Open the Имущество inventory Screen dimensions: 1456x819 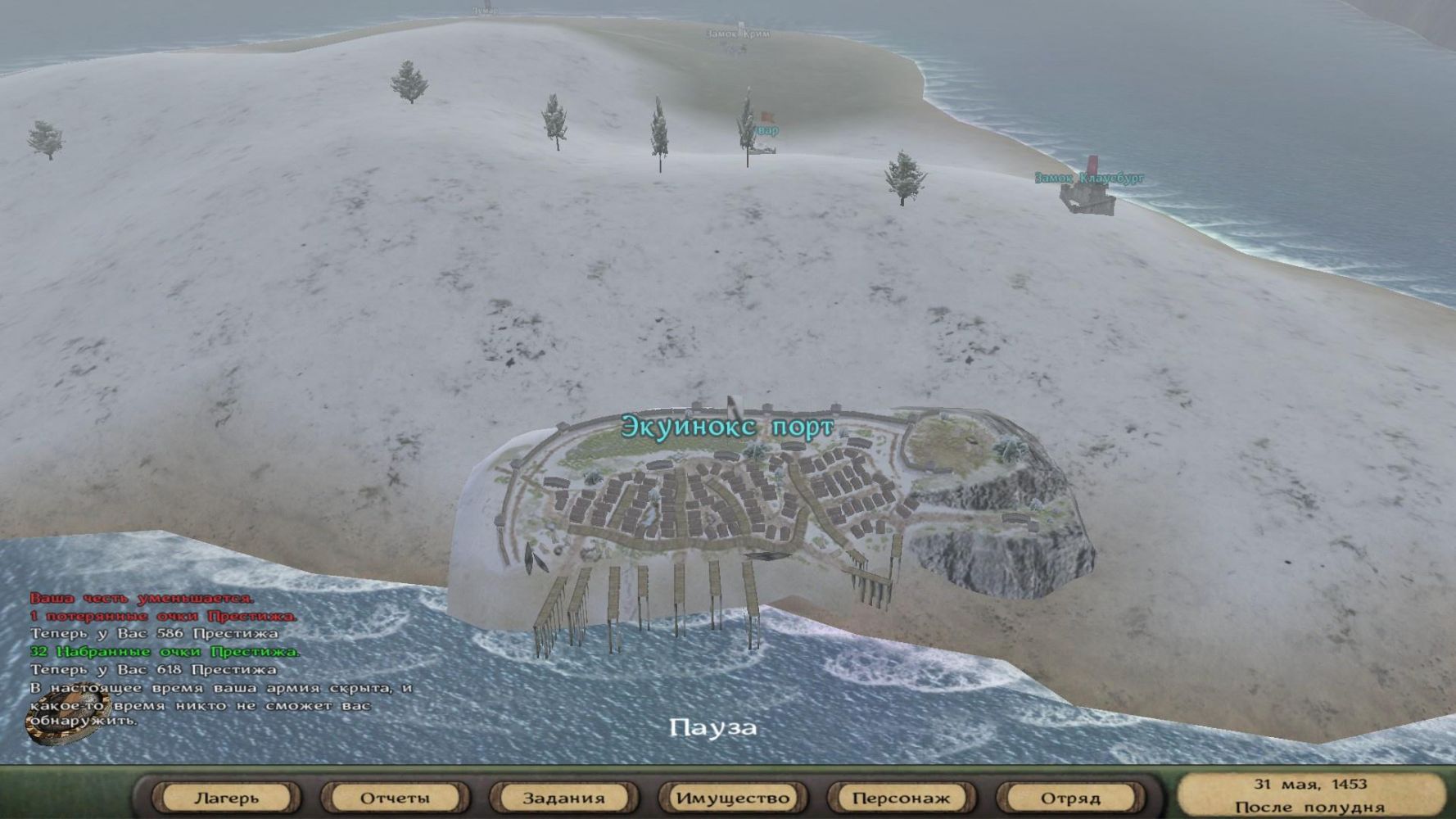tap(732, 797)
